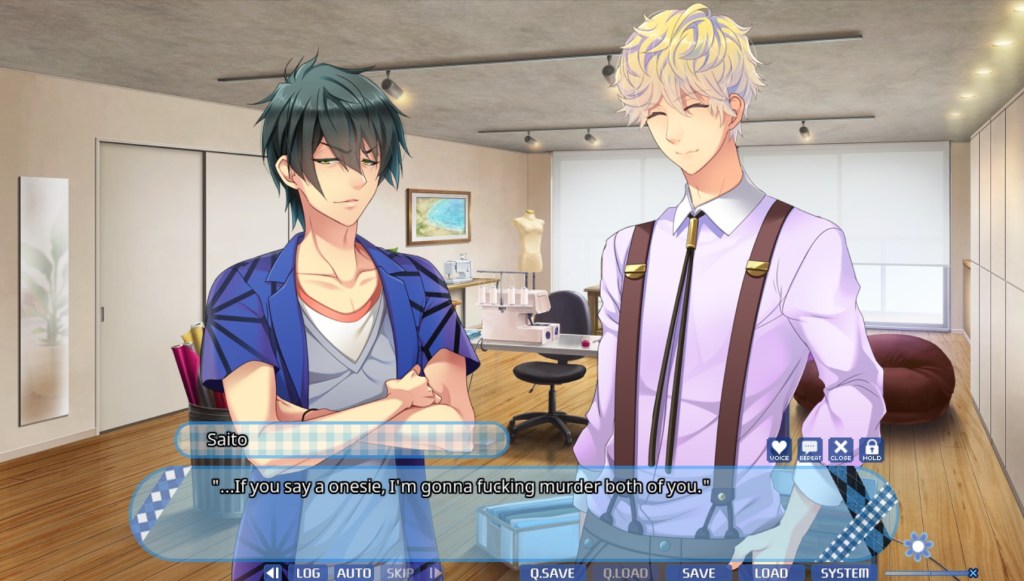Viewport: 1024px width, 581px height.
Task: Go back with the previous-line arrow
Action: [x=272, y=573]
